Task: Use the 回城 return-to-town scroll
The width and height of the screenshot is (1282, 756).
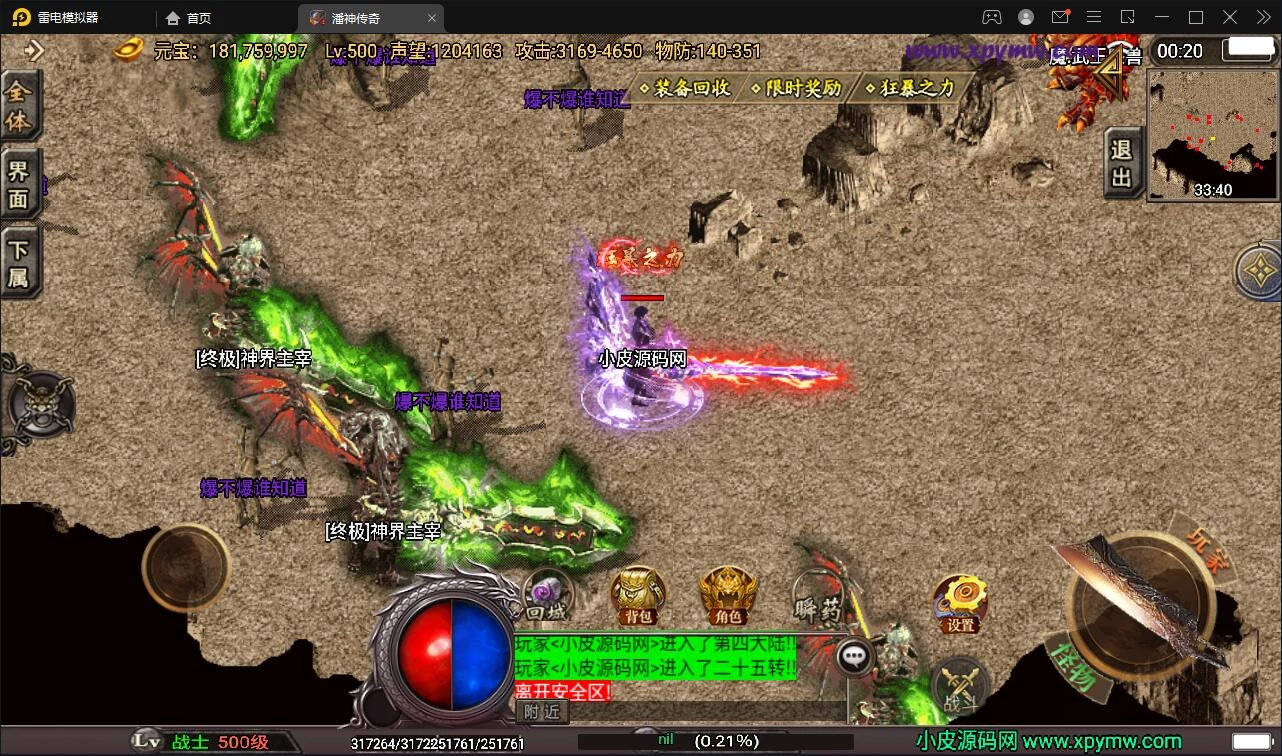Action: 547,596
